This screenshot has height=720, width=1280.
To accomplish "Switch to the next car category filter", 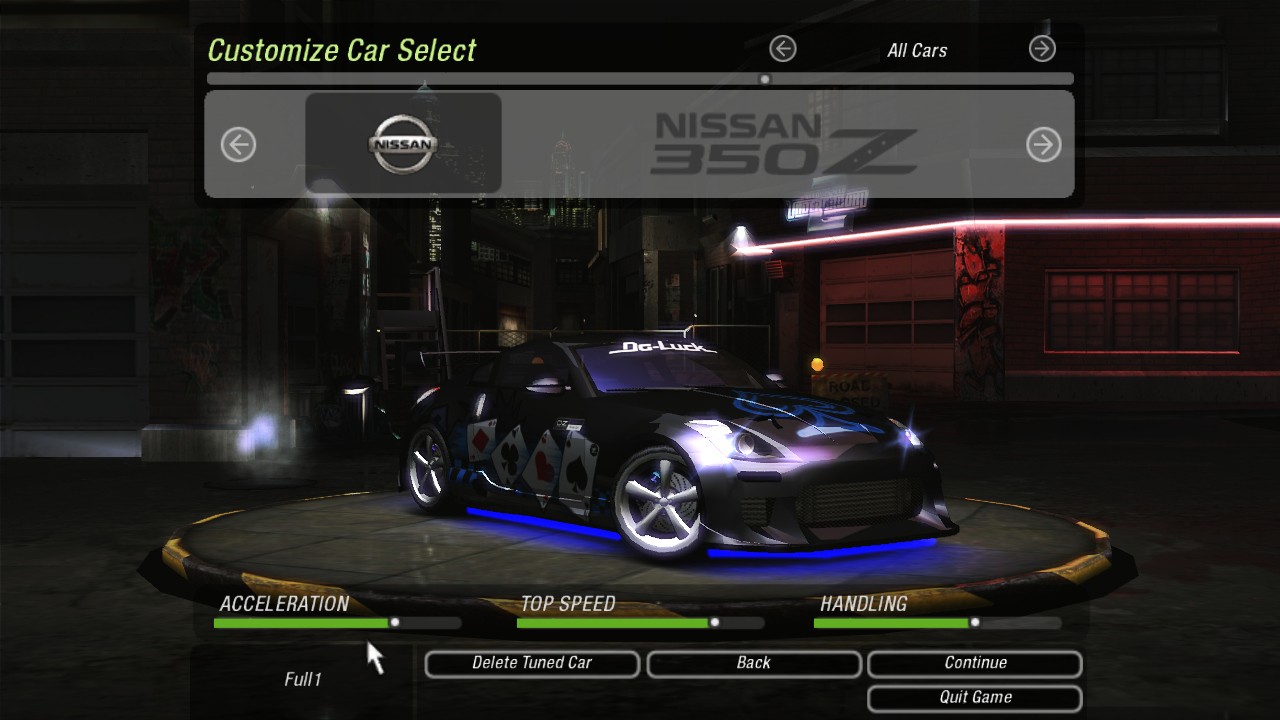I will 1042,48.
